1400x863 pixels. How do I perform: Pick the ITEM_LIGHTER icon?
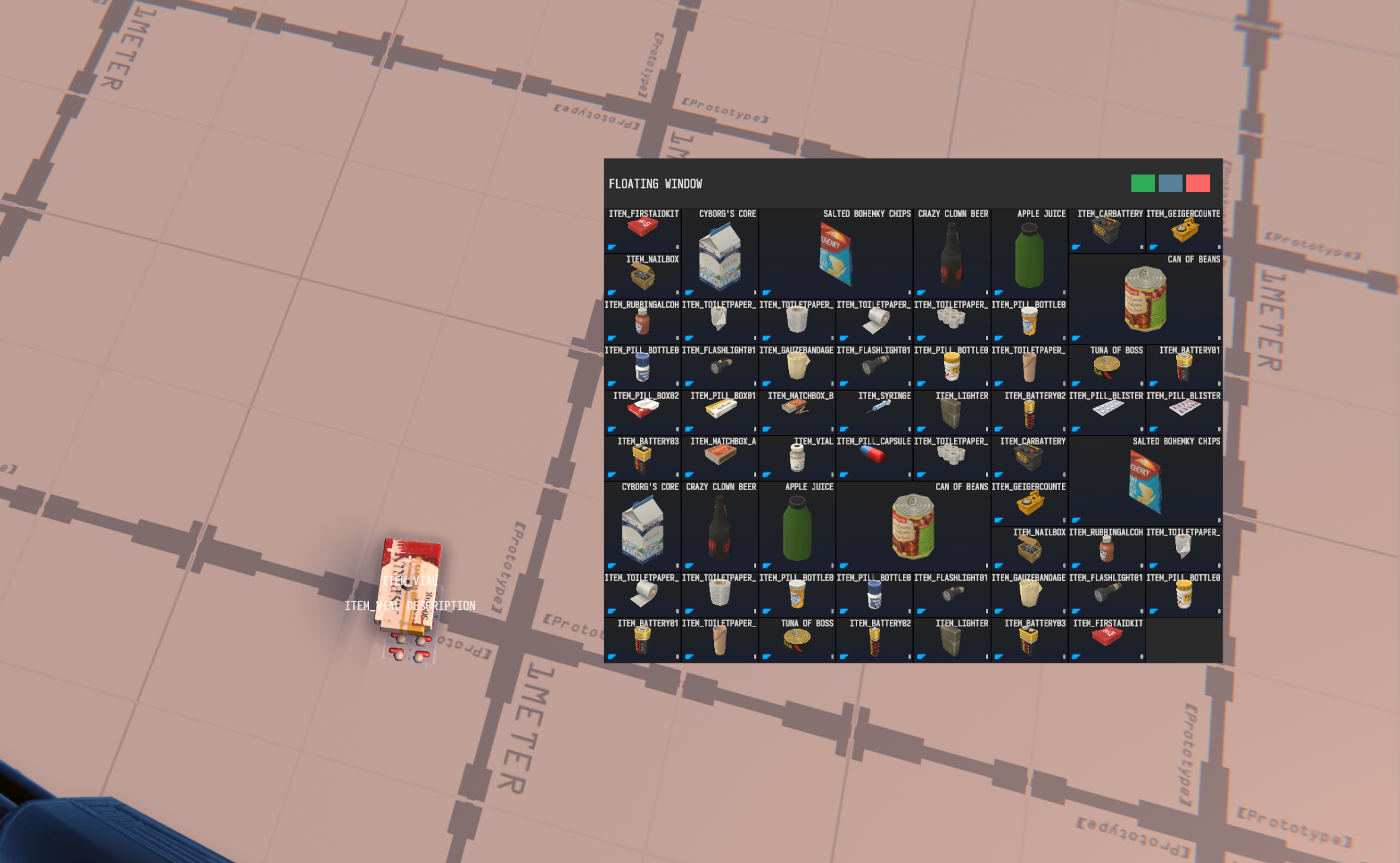pos(952,415)
